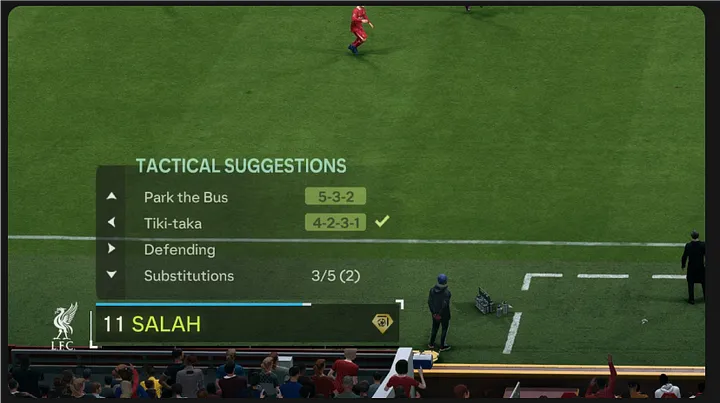
Task: Open the Substitutions option
Action: [189, 276]
